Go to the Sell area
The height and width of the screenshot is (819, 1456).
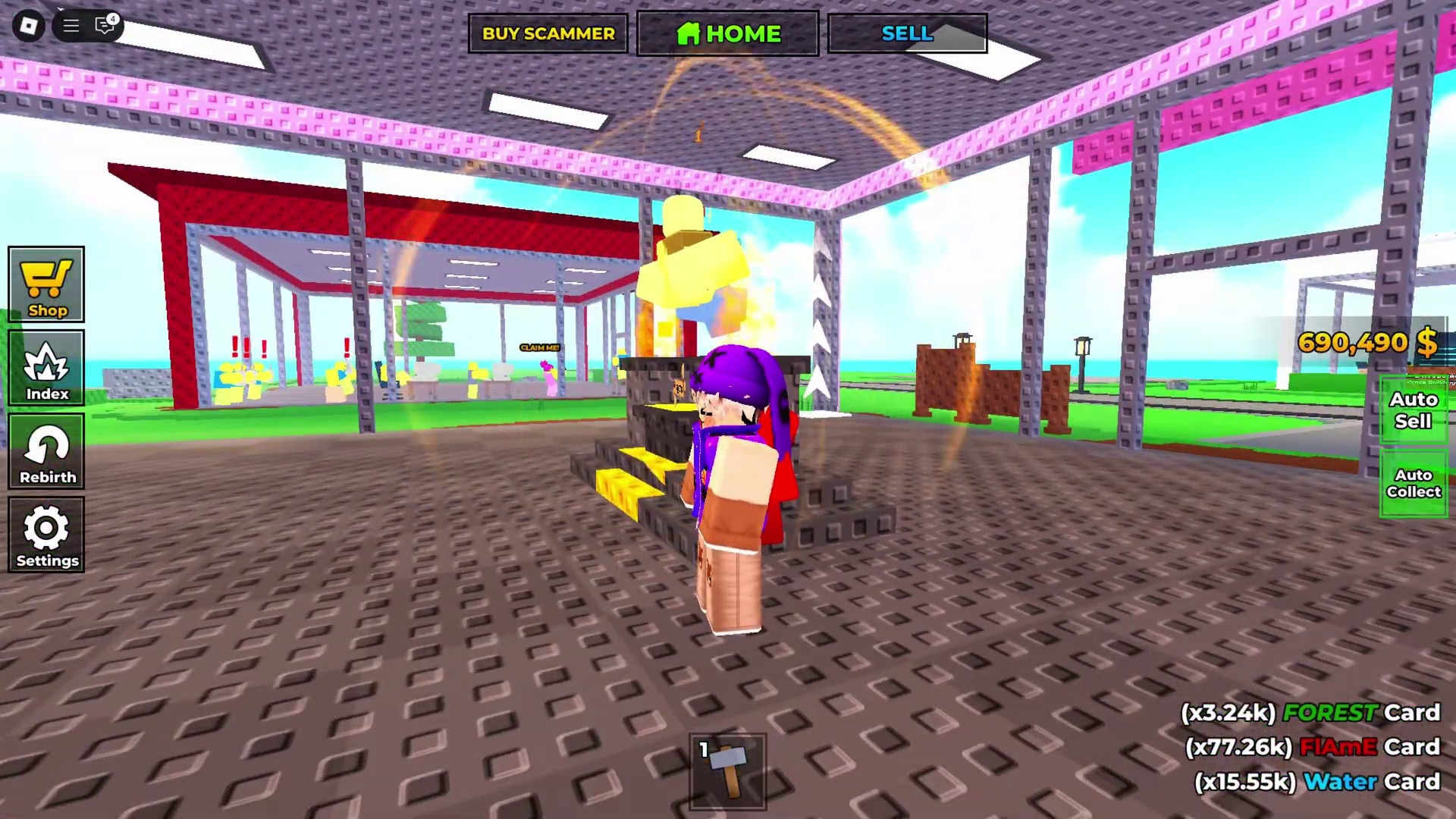pos(907,33)
